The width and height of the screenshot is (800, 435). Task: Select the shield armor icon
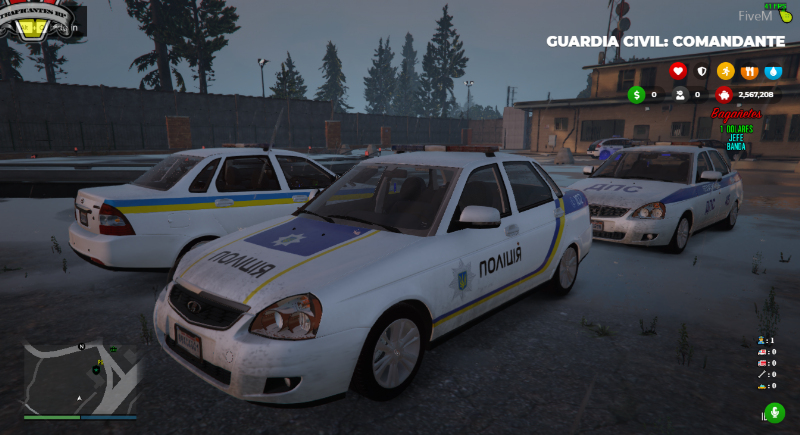pyautogui.click(x=701, y=71)
